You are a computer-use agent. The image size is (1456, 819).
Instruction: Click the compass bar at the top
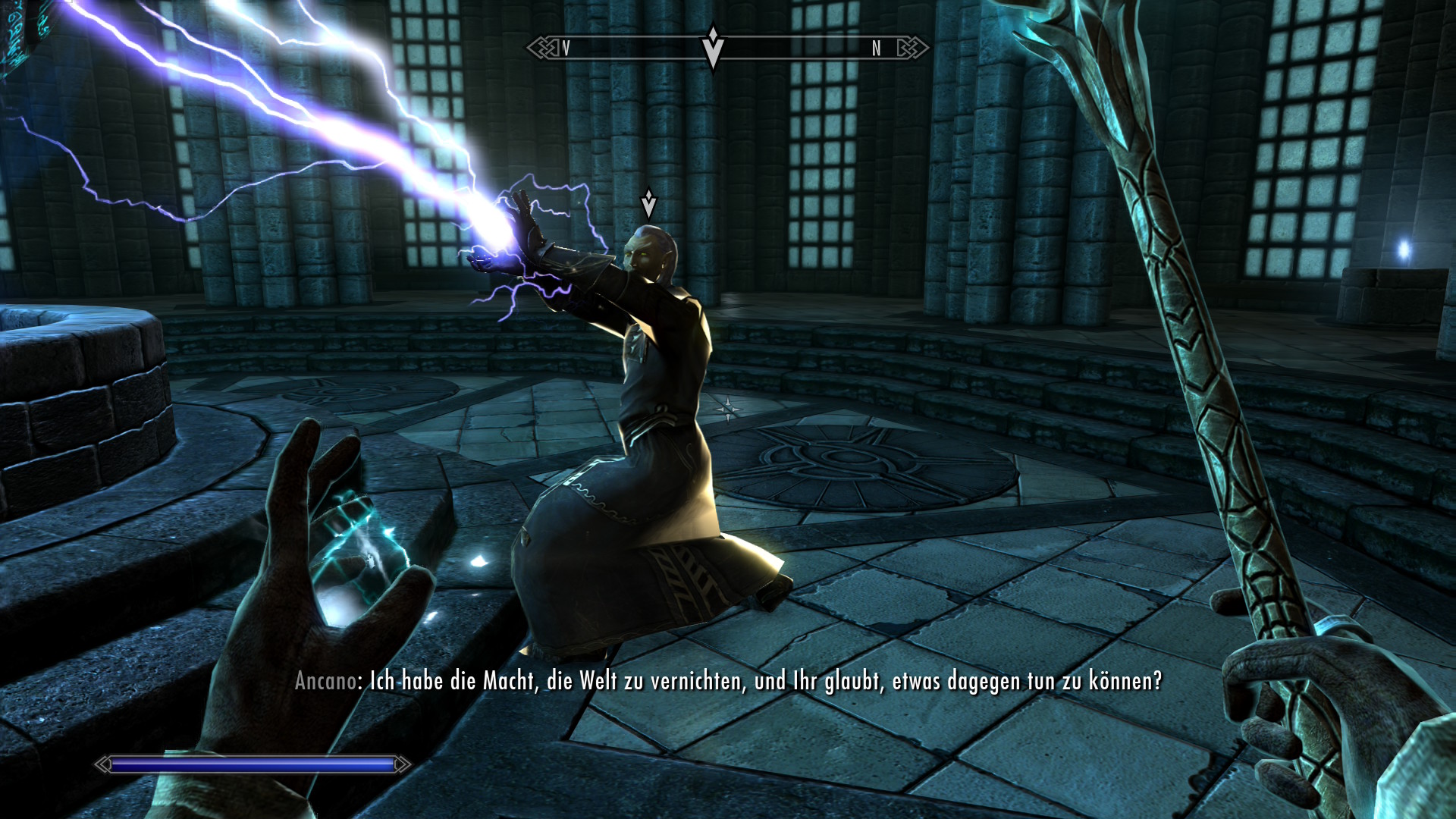(796, 49)
